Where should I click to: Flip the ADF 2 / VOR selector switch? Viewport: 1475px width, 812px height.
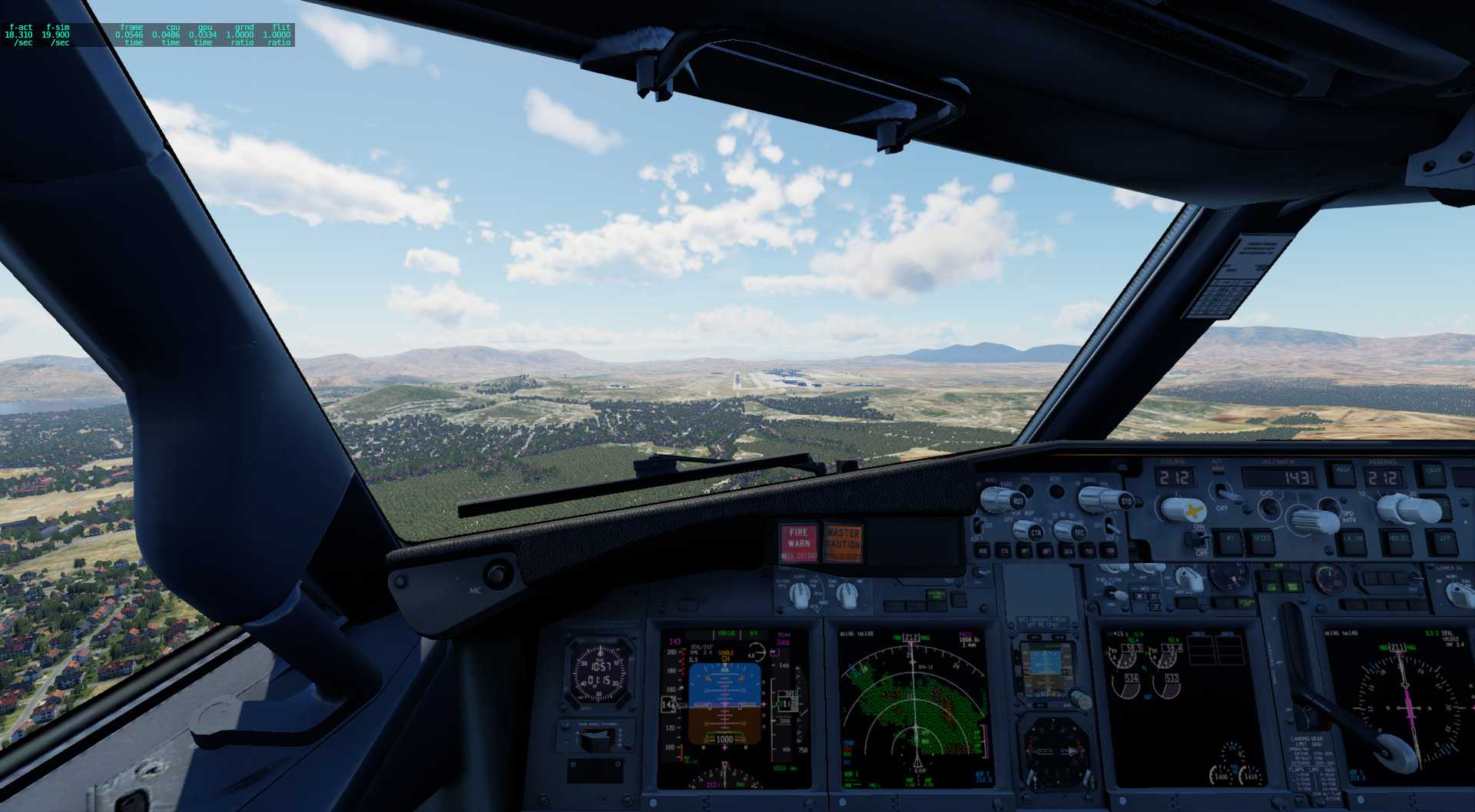tap(1109, 527)
